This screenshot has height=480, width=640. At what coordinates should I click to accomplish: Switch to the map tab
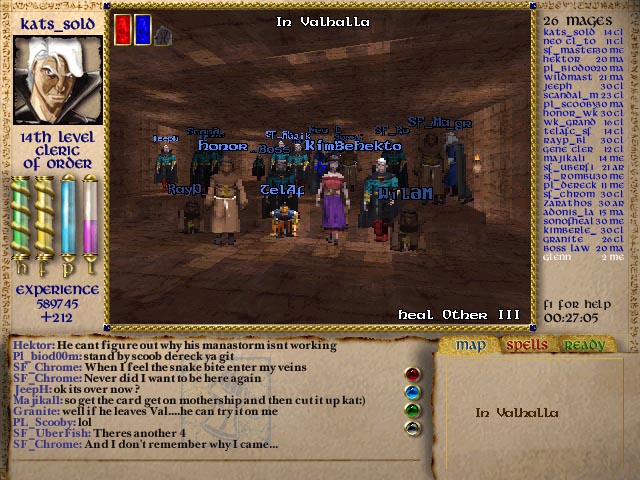pyautogui.click(x=470, y=346)
